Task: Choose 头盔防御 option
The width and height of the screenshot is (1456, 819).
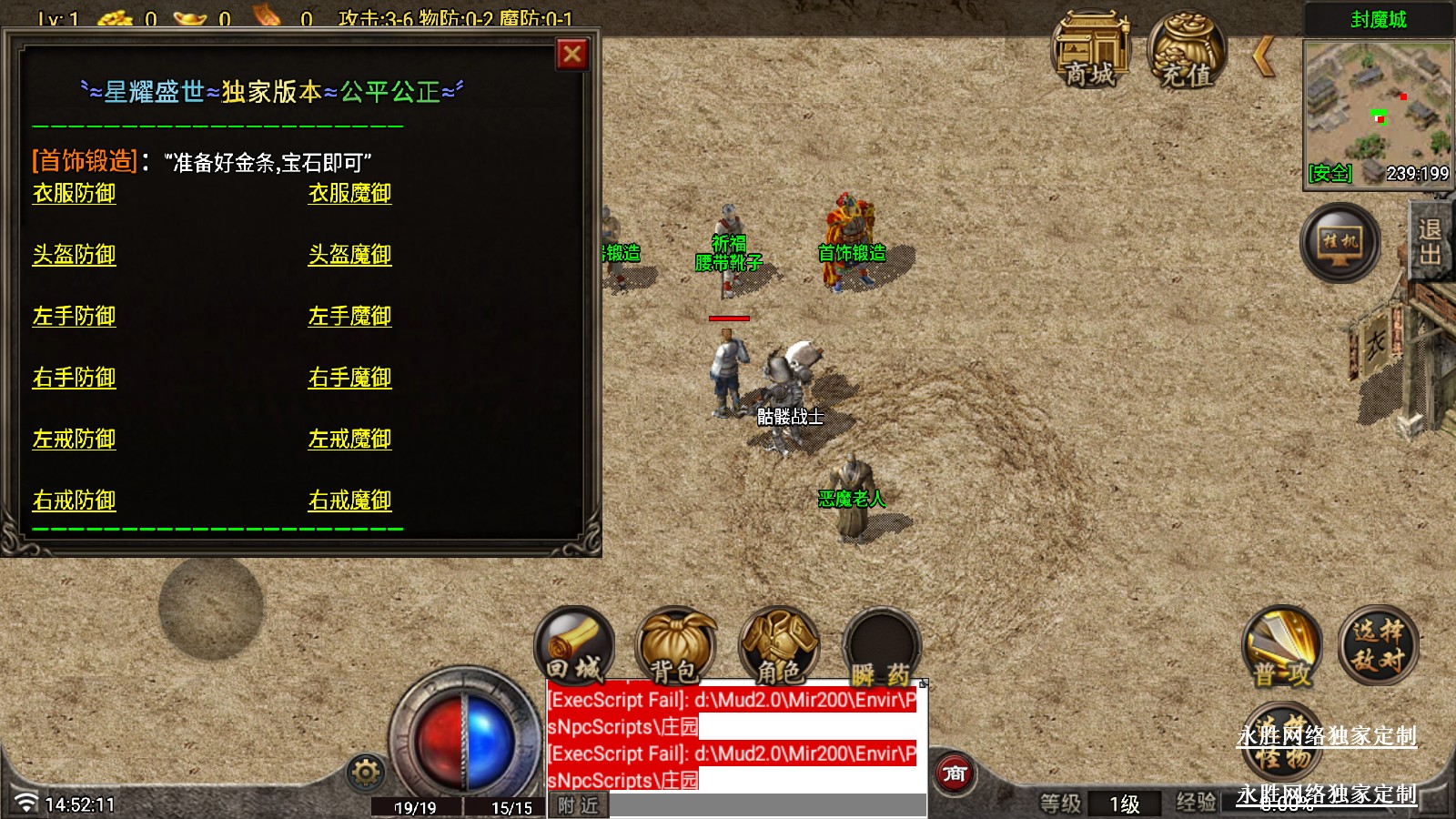Action: [x=75, y=255]
